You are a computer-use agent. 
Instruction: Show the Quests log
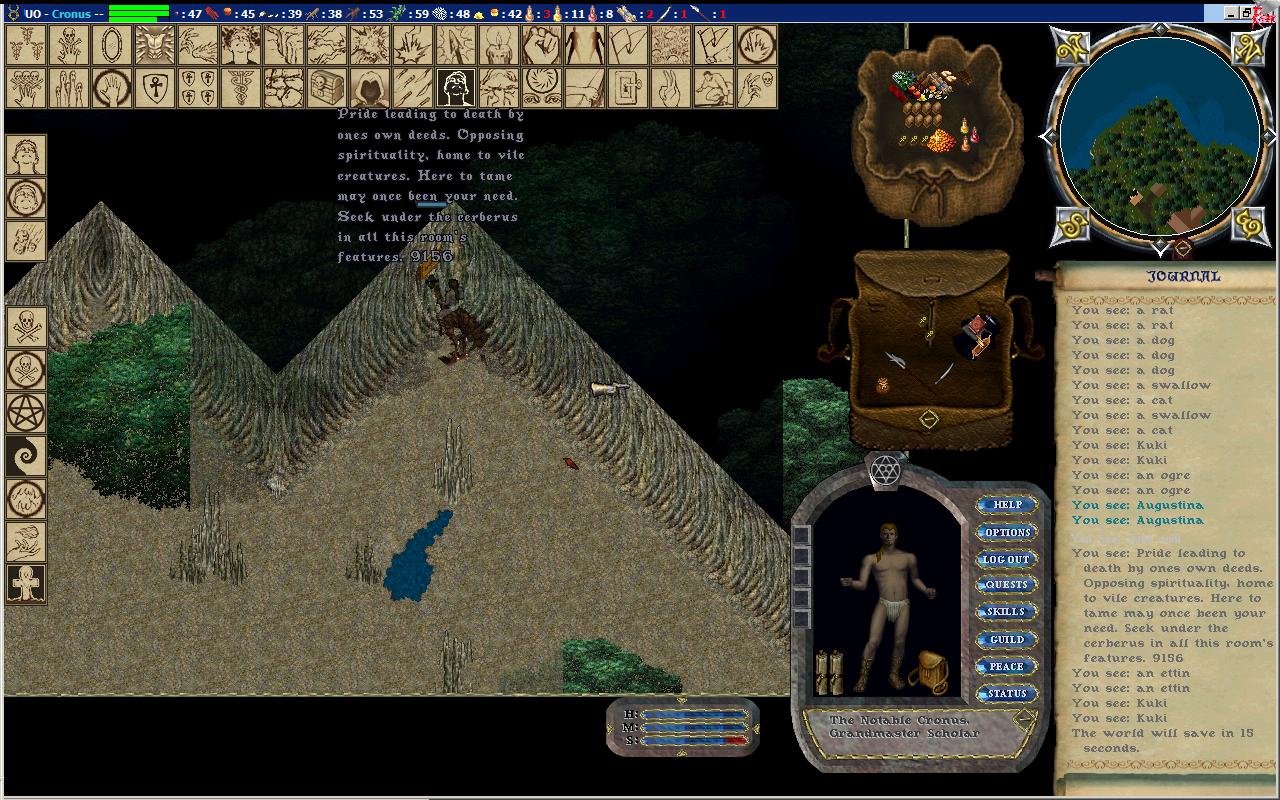tap(1006, 585)
